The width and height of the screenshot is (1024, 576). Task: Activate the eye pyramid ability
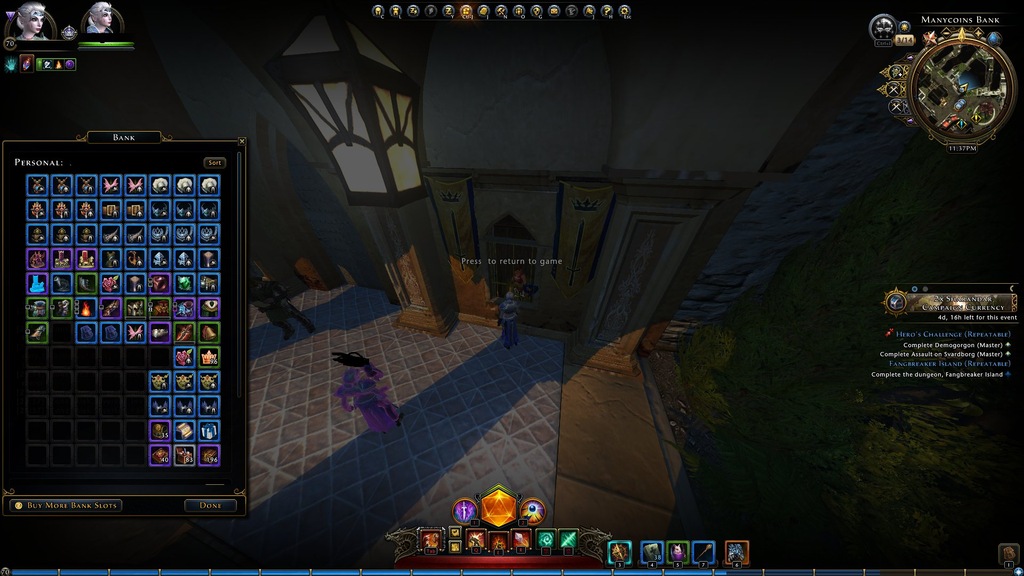click(x=533, y=511)
